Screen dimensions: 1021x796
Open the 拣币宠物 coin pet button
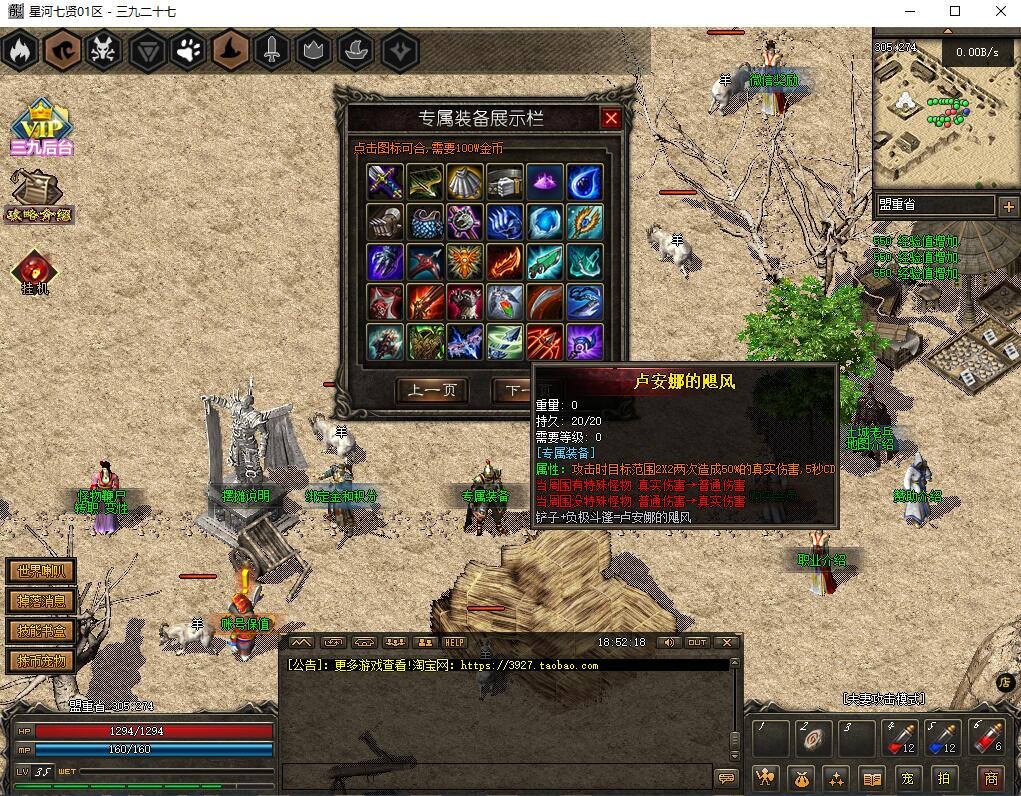[x=41, y=661]
